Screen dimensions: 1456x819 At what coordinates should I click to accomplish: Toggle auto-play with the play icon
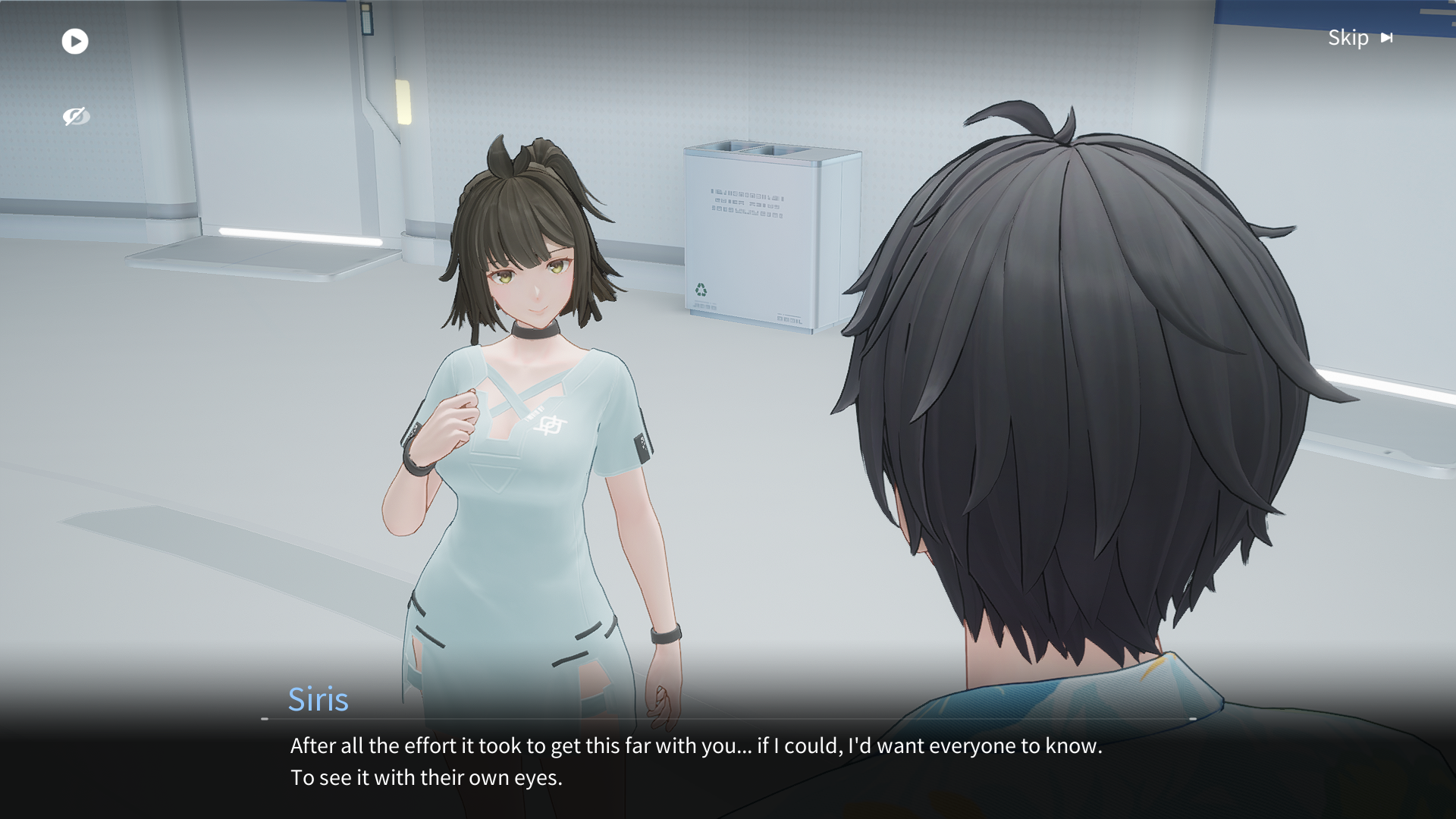point(75,41)
